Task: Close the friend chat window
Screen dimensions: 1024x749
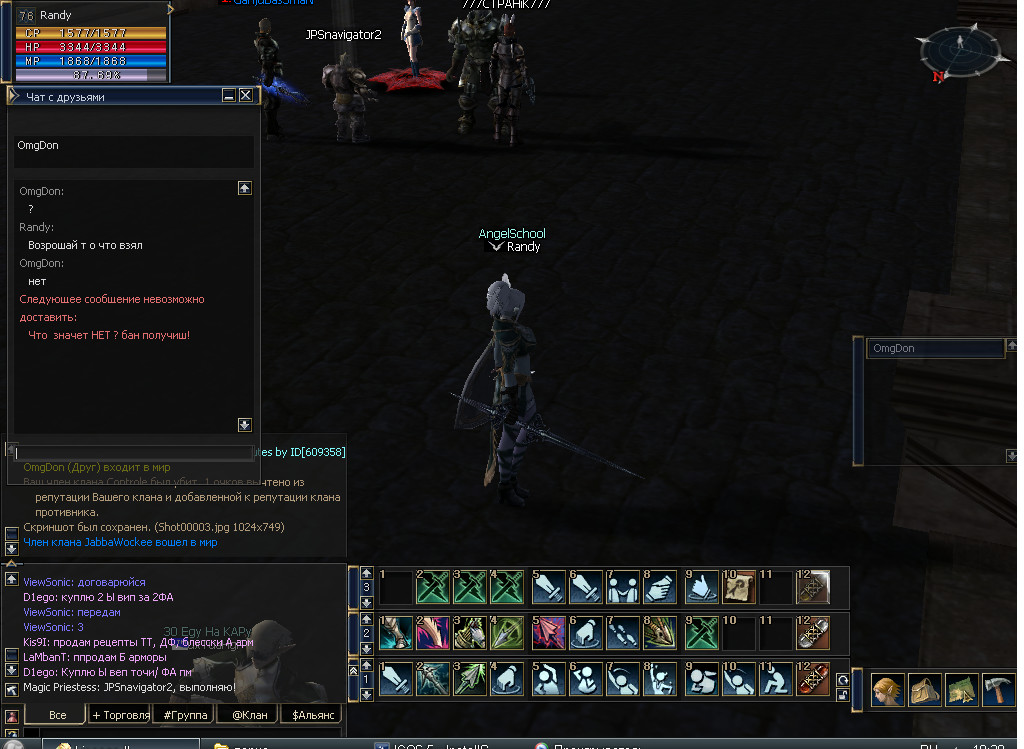Action: (x=245, y=96)
